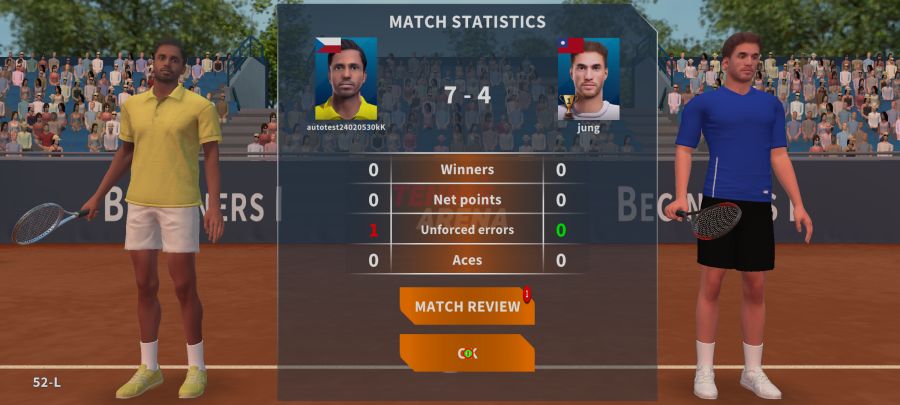
Task: Open the Match Review
Action: tap(466, 306)
